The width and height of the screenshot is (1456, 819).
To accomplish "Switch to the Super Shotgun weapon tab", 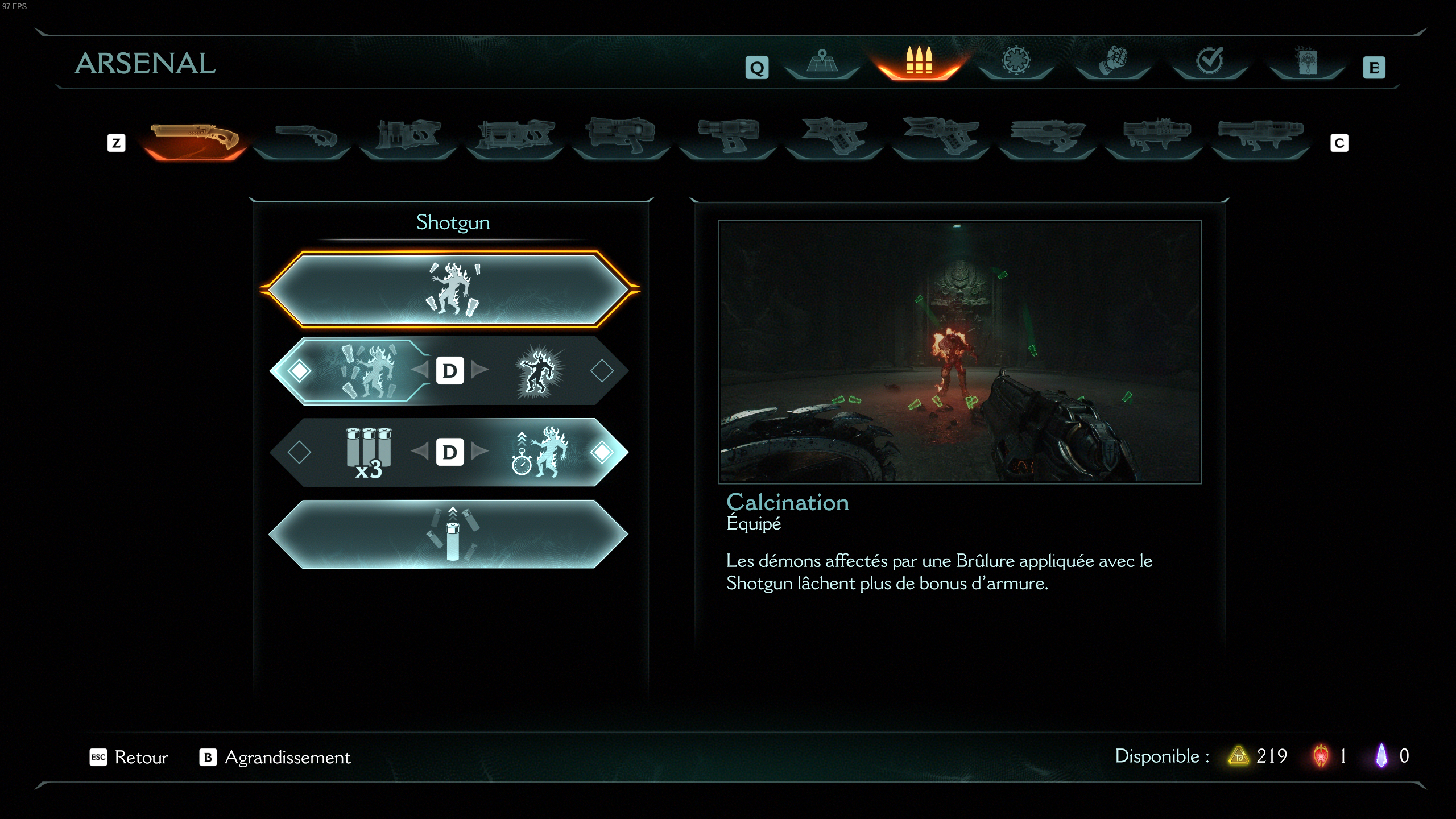I will click(x=302, y=138).
